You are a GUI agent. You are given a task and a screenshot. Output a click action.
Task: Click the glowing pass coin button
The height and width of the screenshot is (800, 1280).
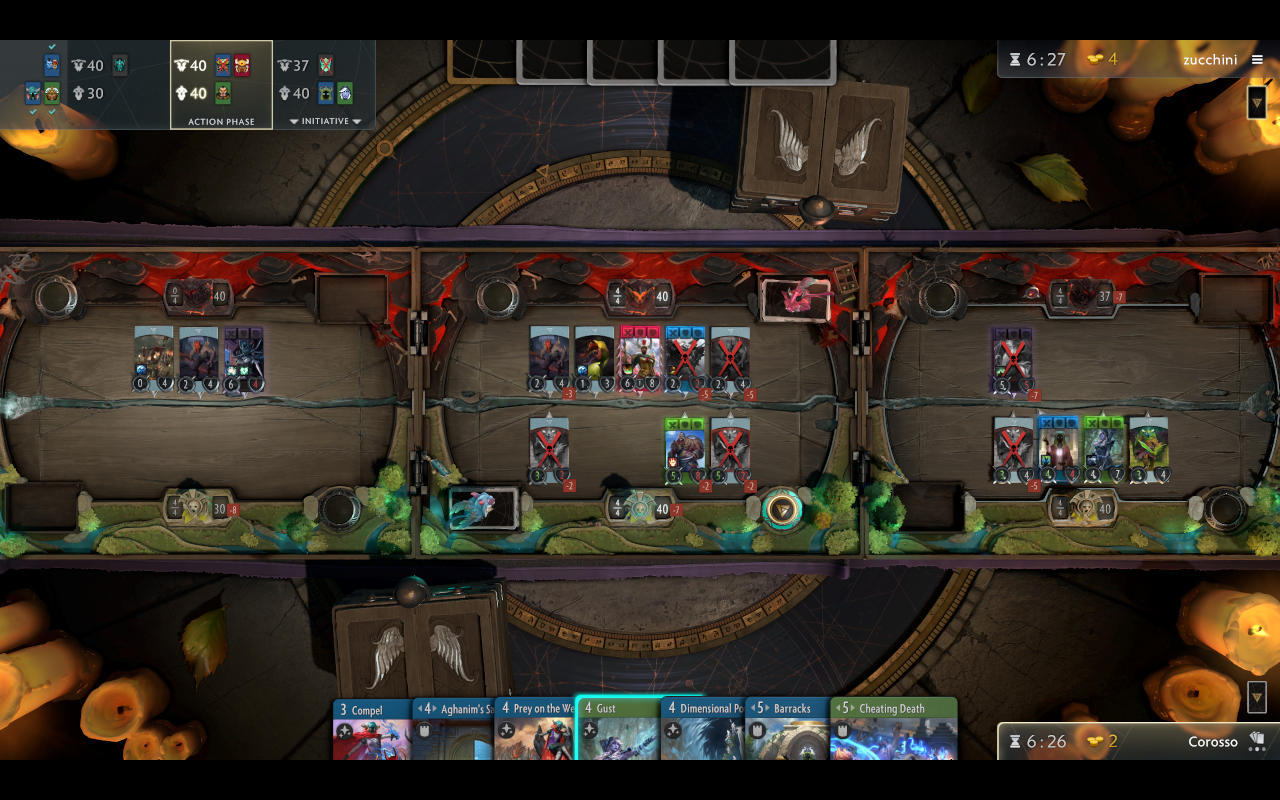click(x=782, y=509)
